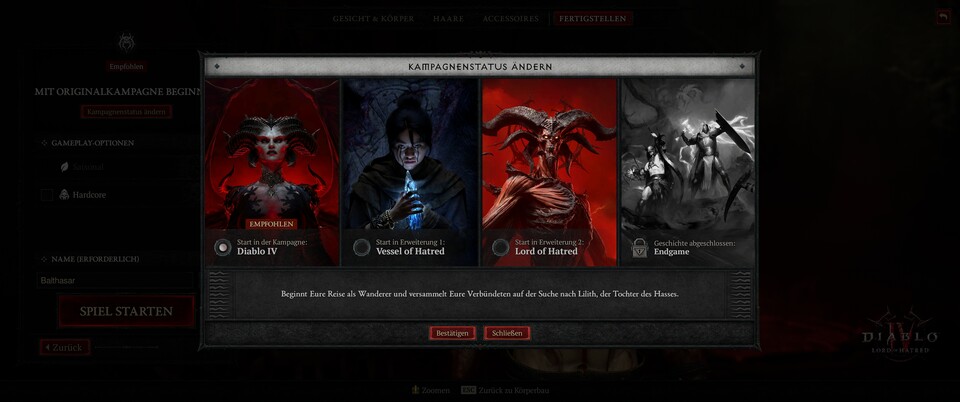Choose the Vessel of Hatred expansion start
Image resolution: width=960 pixels, height=402 pixels.
(362, 247)
